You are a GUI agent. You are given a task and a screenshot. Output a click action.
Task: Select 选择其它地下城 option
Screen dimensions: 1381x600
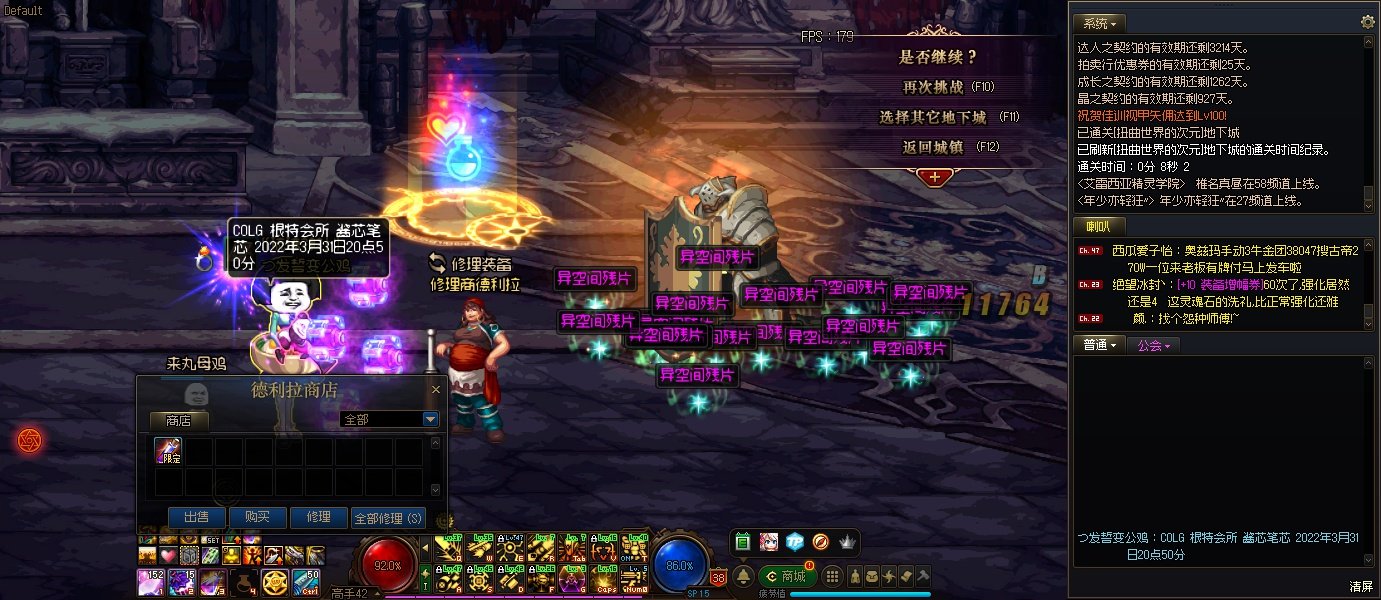pyautogui.click(x=933, y=117)
